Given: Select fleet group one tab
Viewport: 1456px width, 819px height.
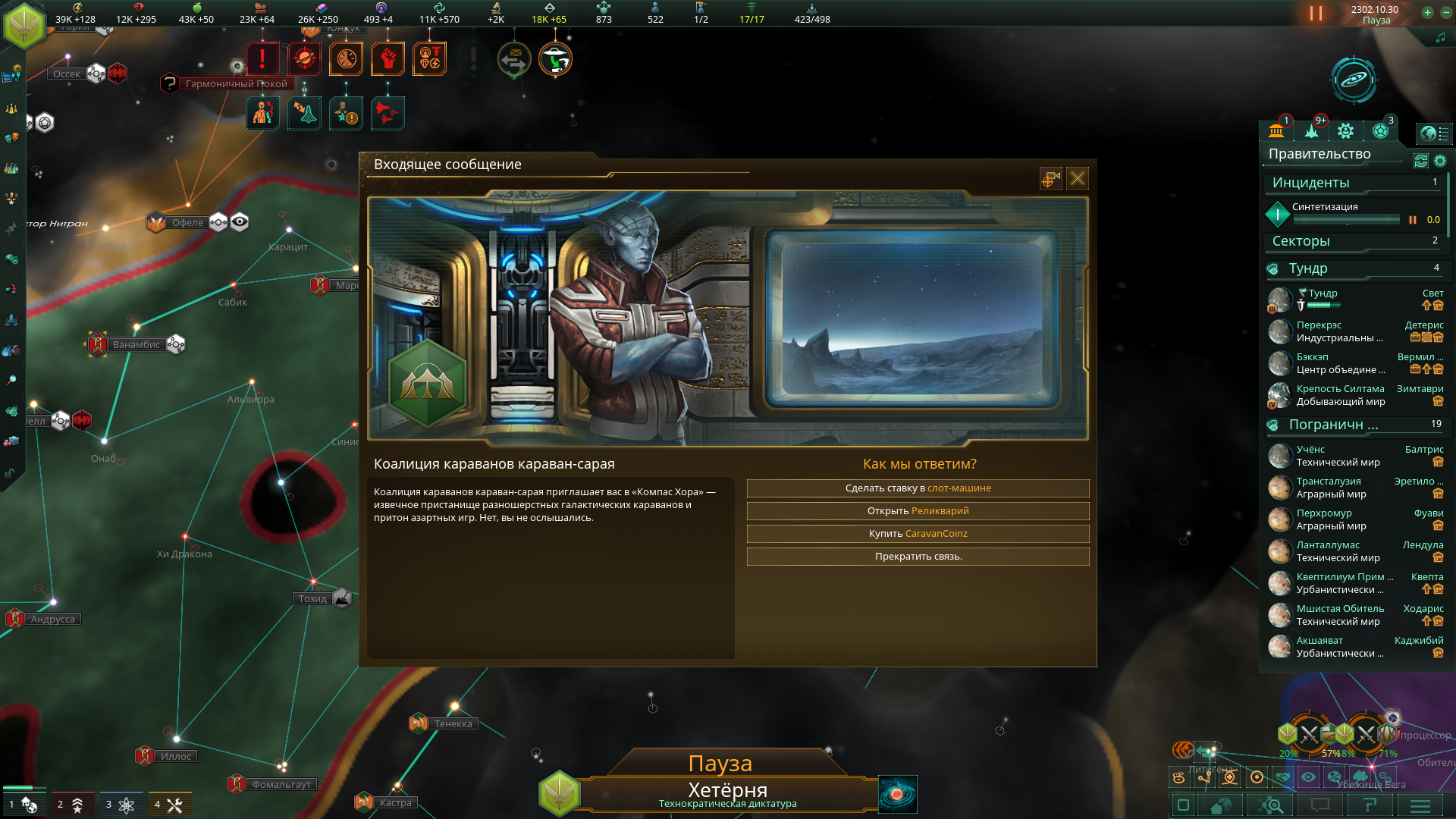Looking at the screenshot, I should [x=23, y=804].
